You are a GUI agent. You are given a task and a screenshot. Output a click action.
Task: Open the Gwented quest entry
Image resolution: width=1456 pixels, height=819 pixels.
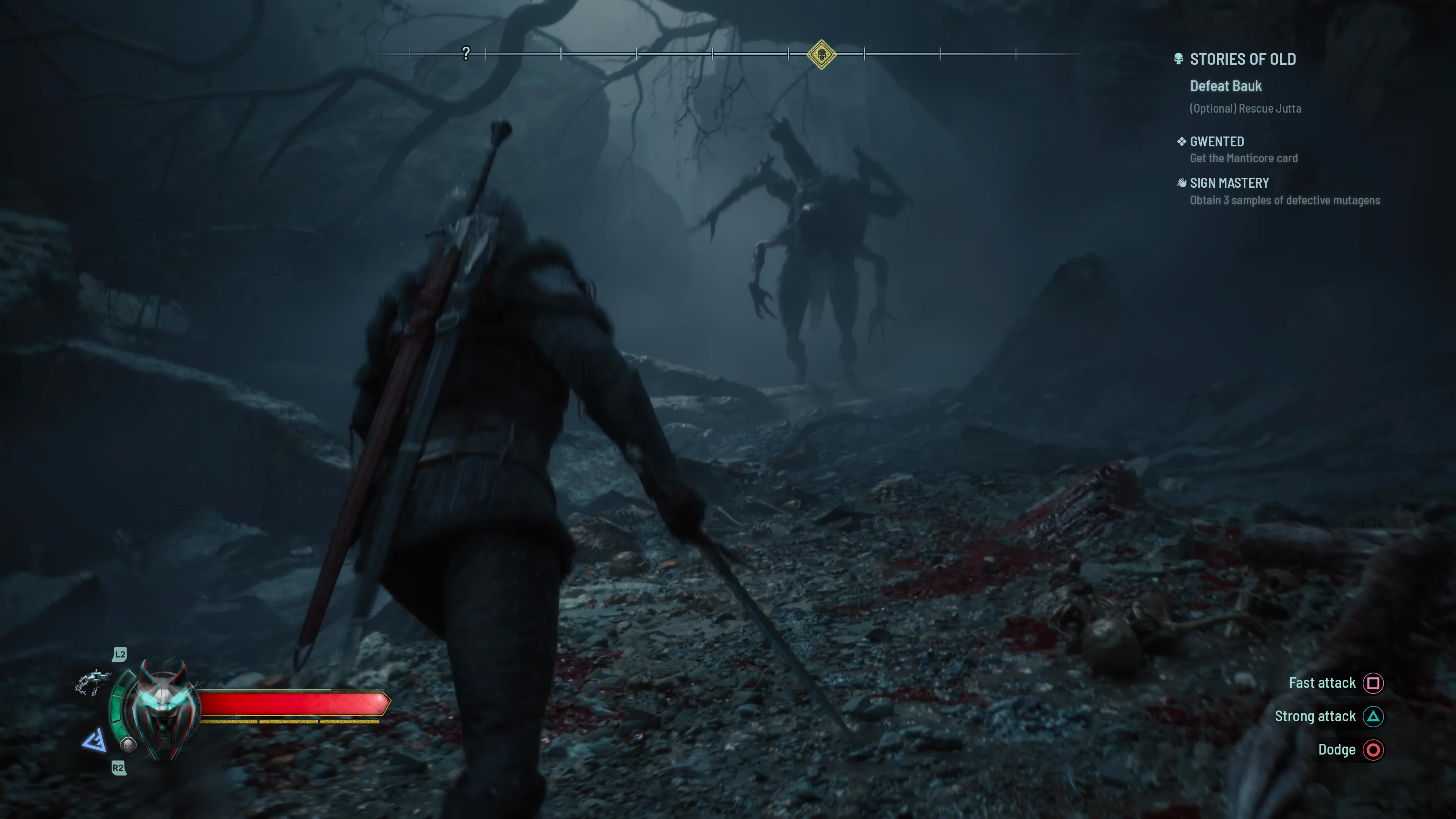coord(1216,141)
